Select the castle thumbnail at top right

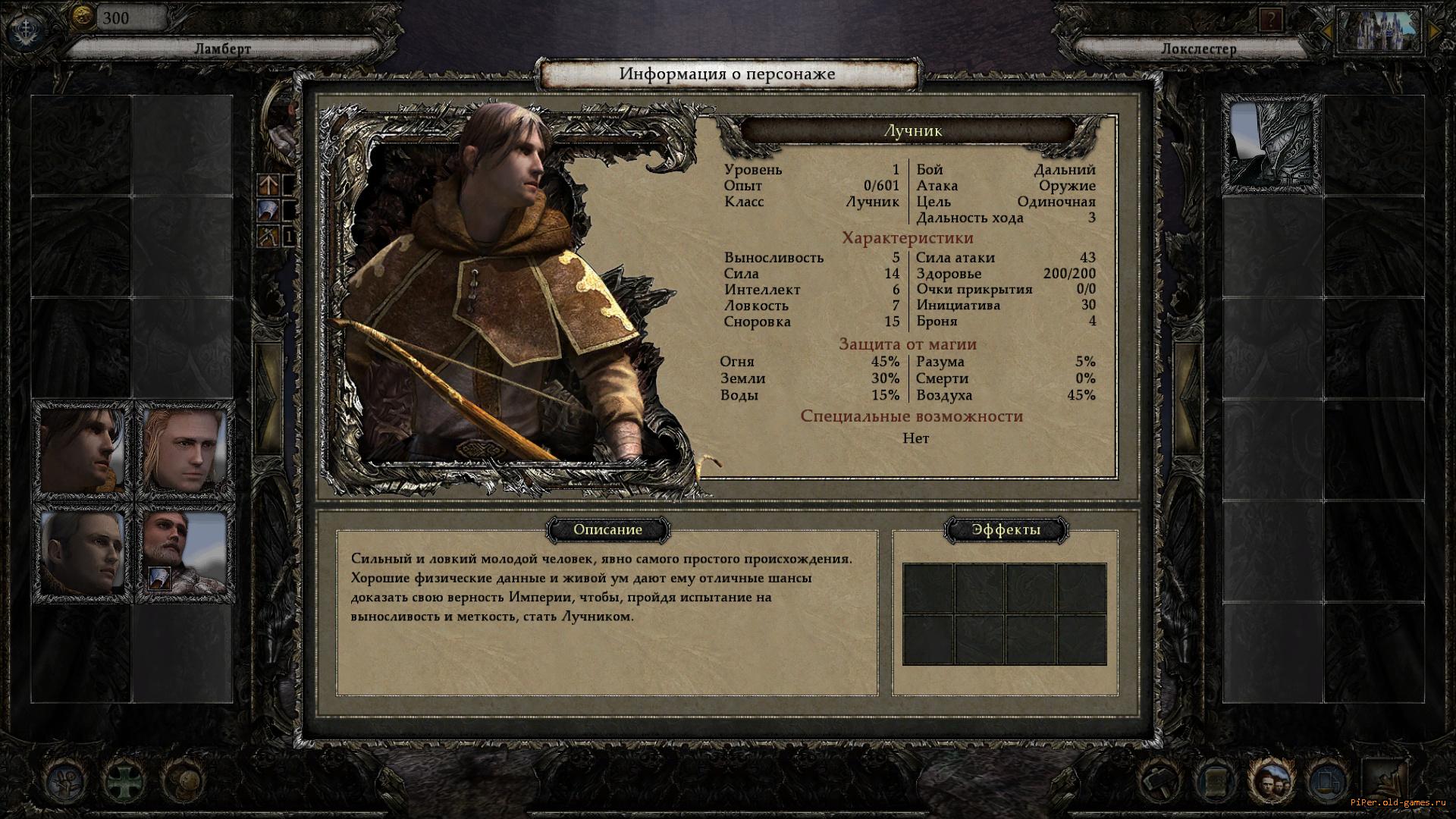coord(1379,30)
